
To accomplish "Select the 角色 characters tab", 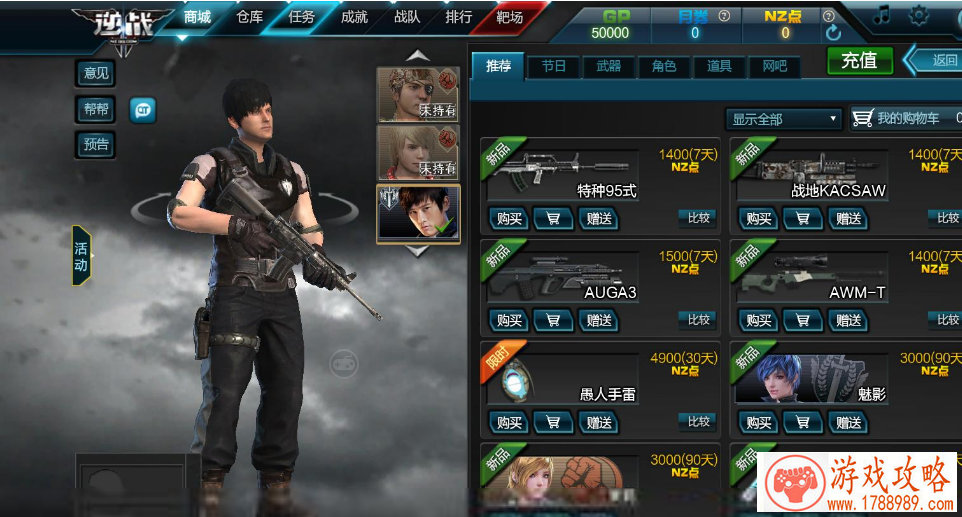I will [x=663, y=66].
